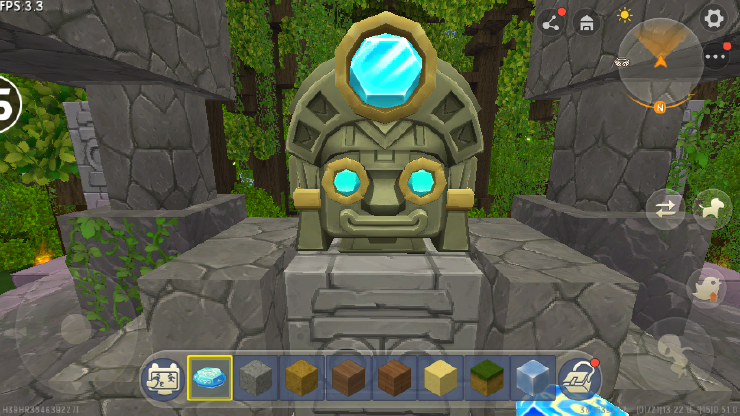Viewport: 740px width, 416px height.
Task: Select the gray stone block slot
Action: coord(256,377)
